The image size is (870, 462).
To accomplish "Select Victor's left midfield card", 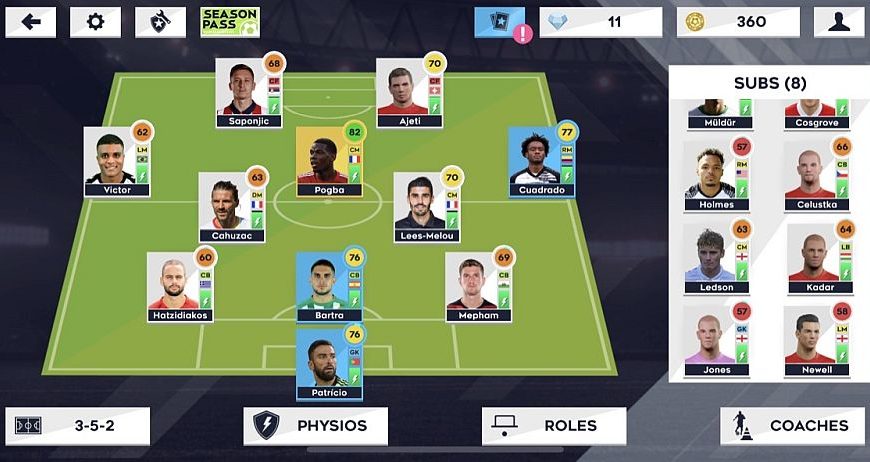I will [116, 162].
